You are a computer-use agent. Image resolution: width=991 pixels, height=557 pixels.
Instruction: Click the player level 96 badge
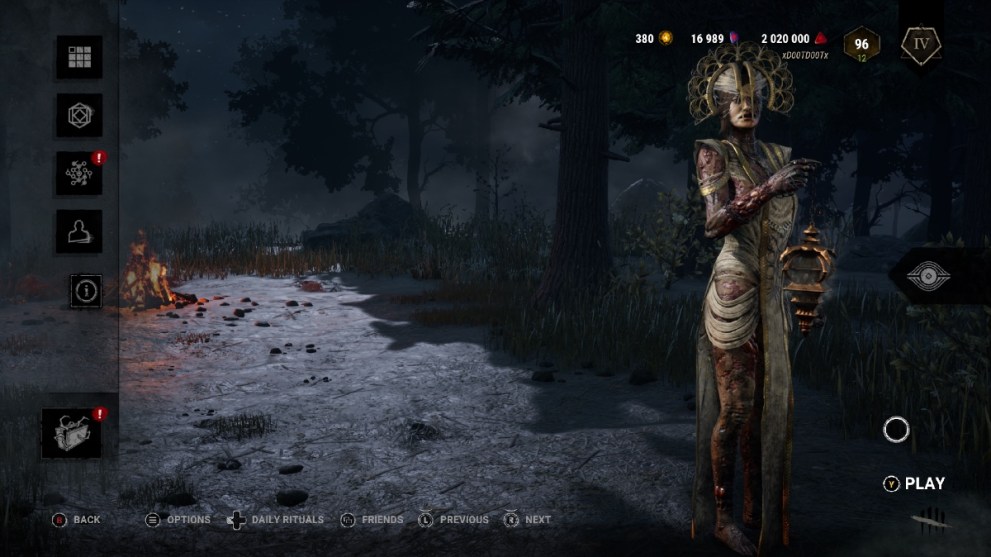point(861,44)
